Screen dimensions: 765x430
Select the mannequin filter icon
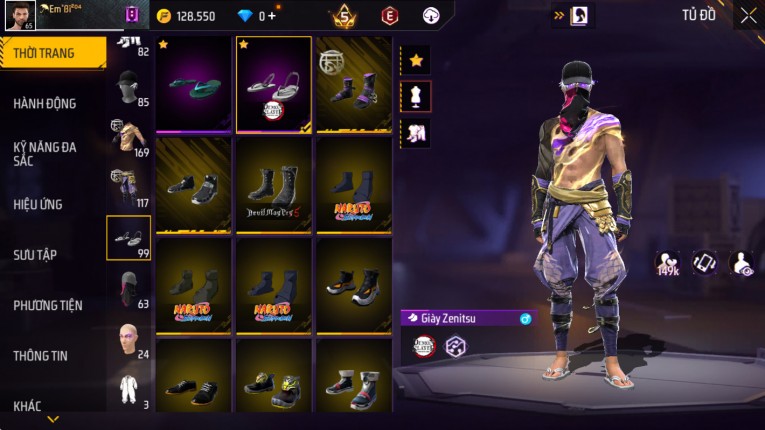pos(416,96)
